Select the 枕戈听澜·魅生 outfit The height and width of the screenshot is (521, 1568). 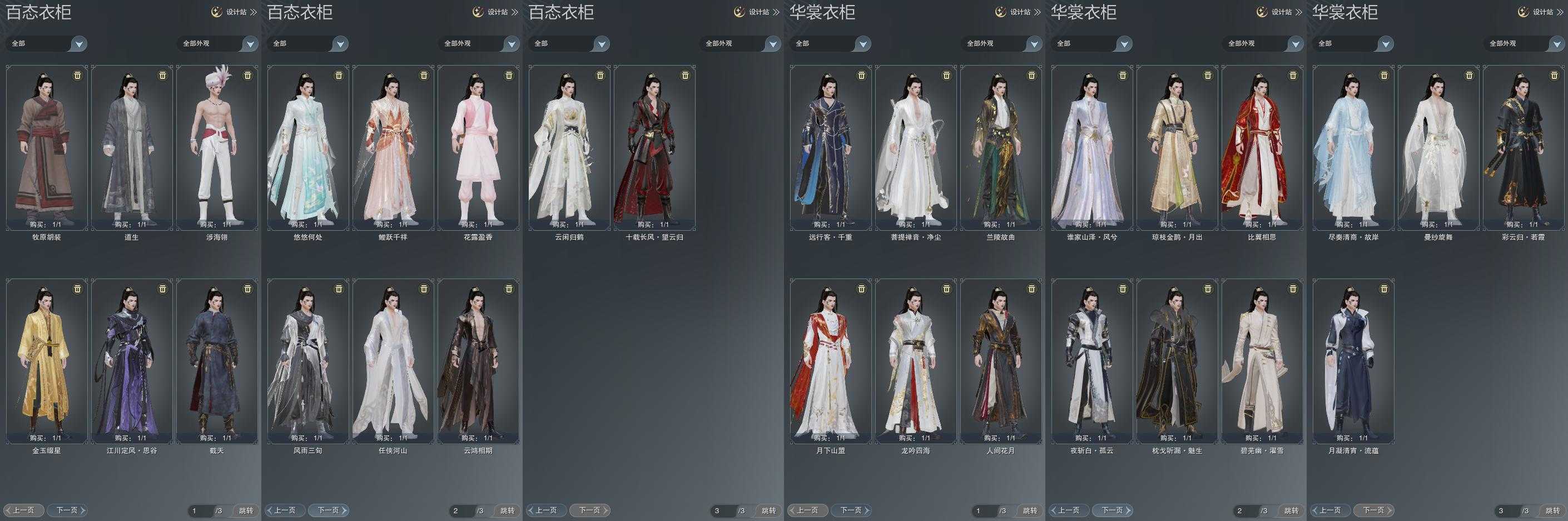coord(1177,361)
